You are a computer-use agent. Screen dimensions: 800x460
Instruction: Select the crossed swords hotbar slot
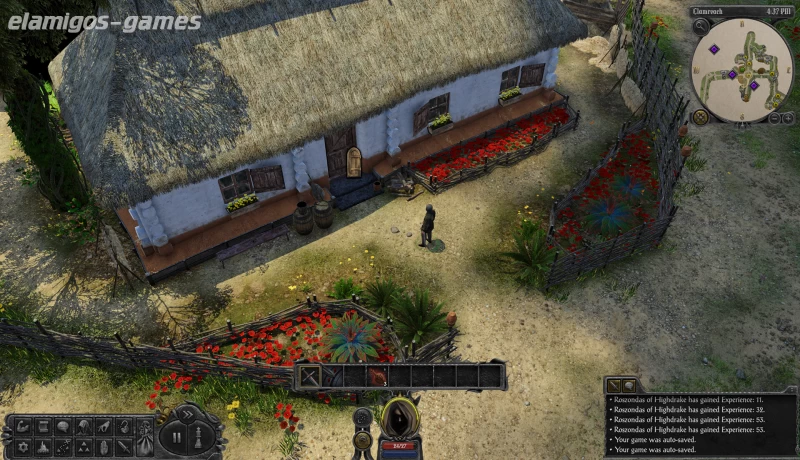[x=310, y=377]
